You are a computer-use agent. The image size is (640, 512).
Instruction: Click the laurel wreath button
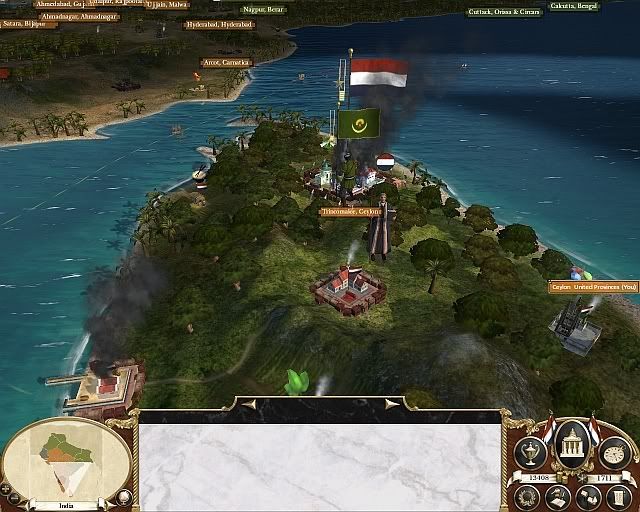coord(526,495)
